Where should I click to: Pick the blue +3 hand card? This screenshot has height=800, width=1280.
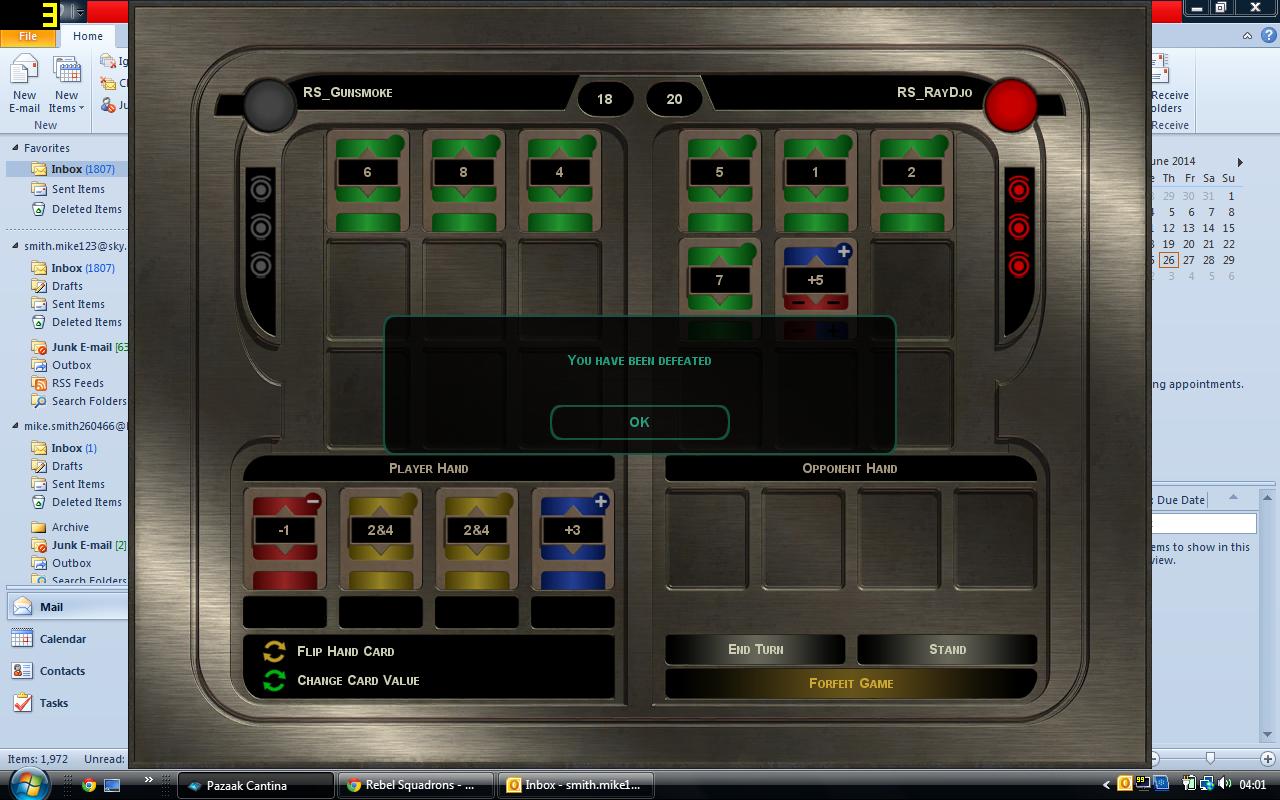pyautogui.click(x=572, y=537)
